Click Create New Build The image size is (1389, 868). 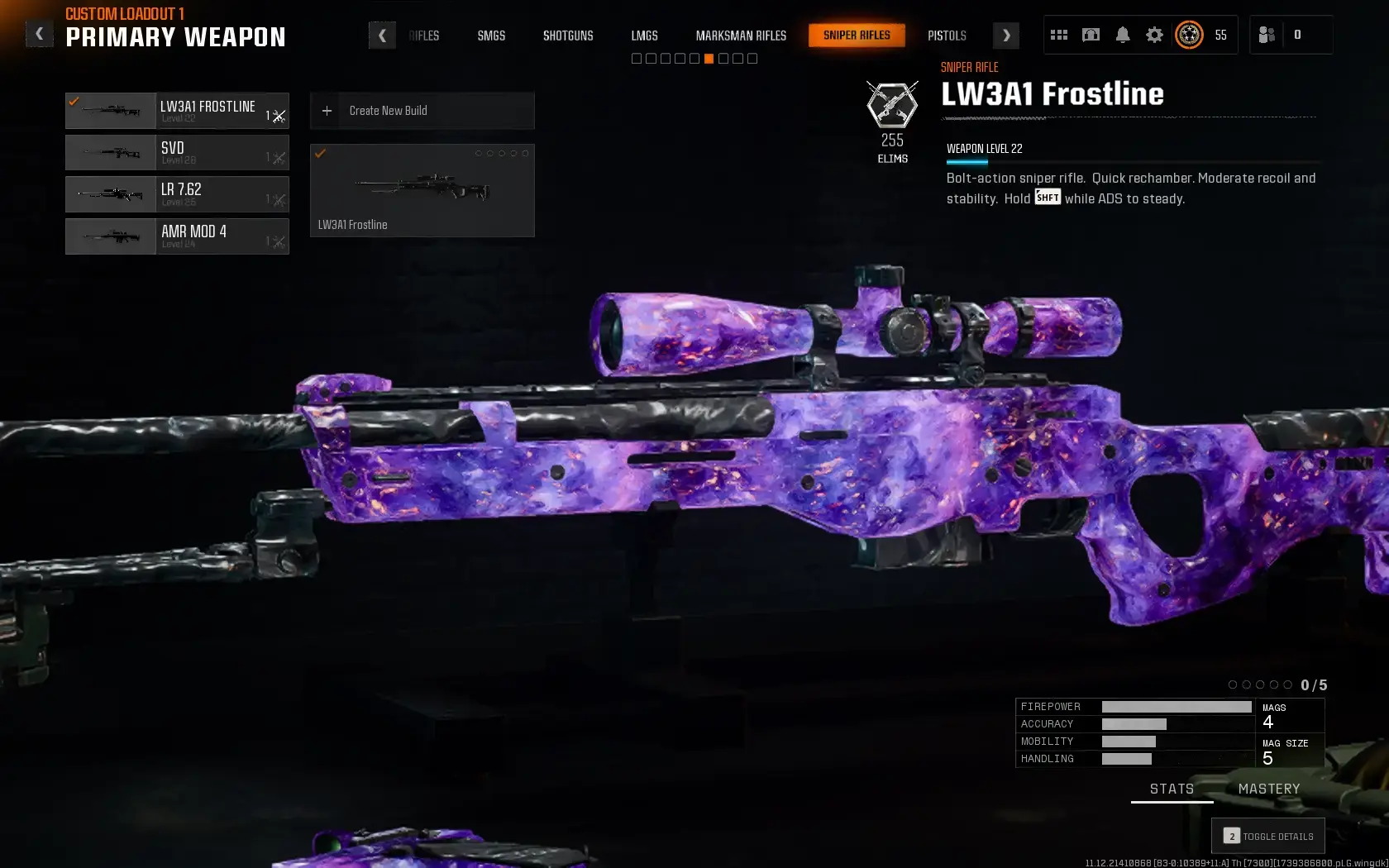[422, 110]
